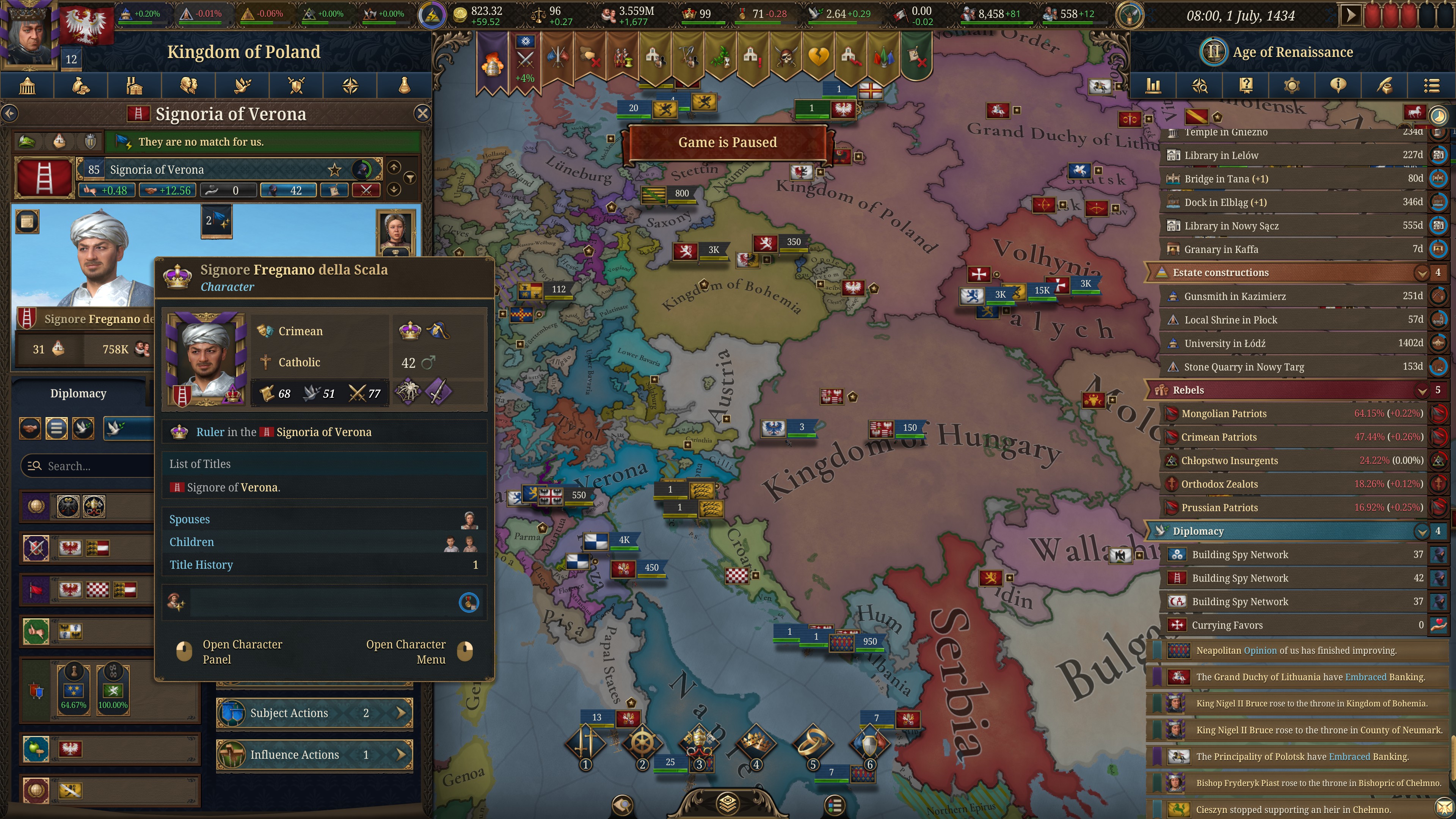
Task: Select the Economy money-bag icon
Action: click(x=80, y=85)
